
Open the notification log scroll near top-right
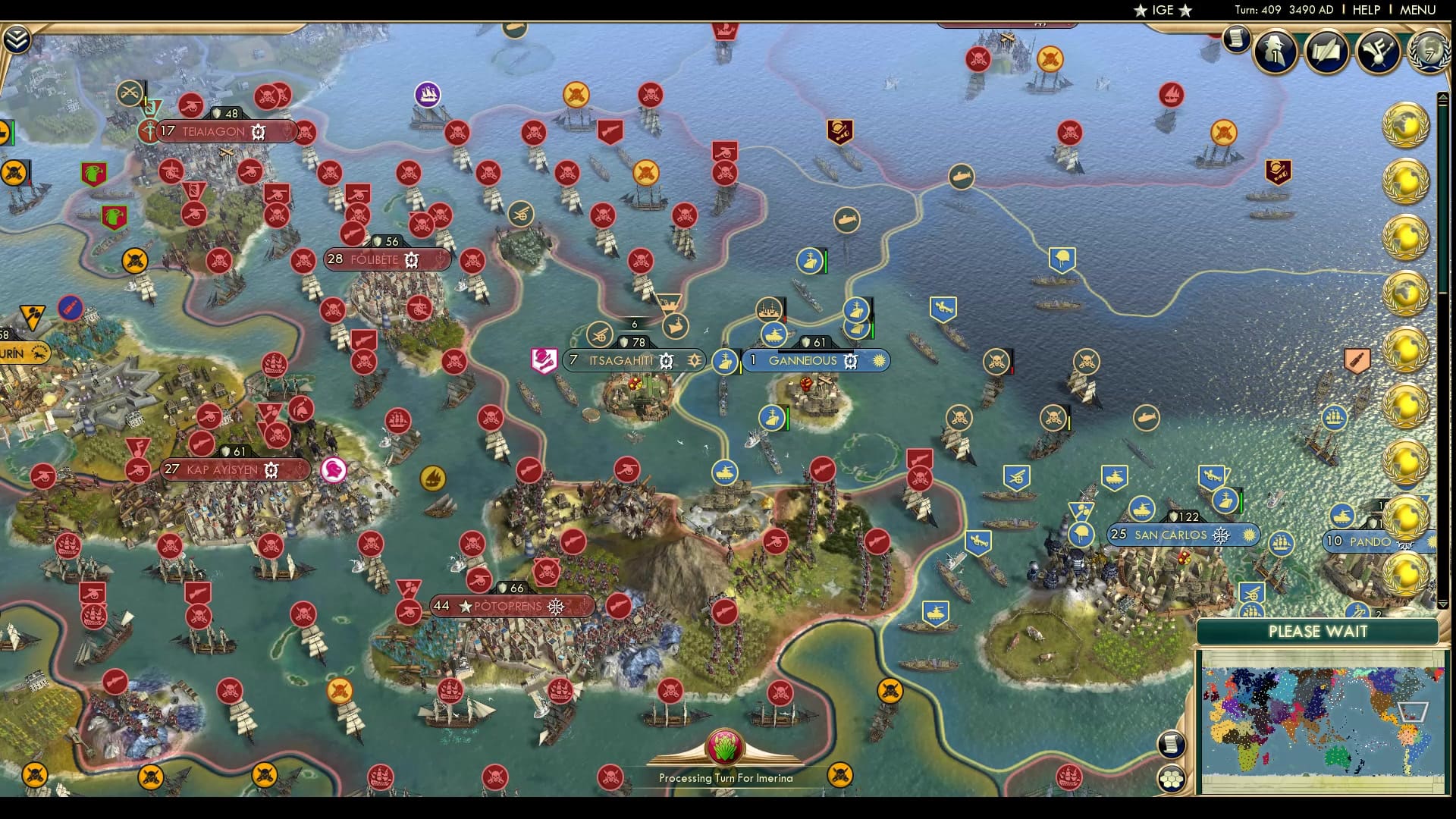click(1236, 38)
